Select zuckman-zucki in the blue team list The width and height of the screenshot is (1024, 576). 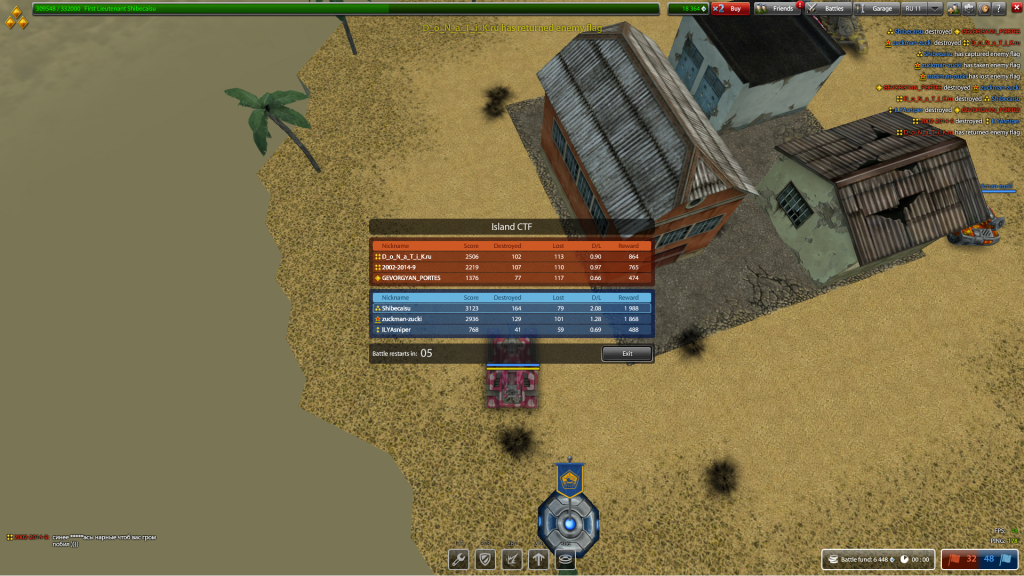(x=511, y=318)
